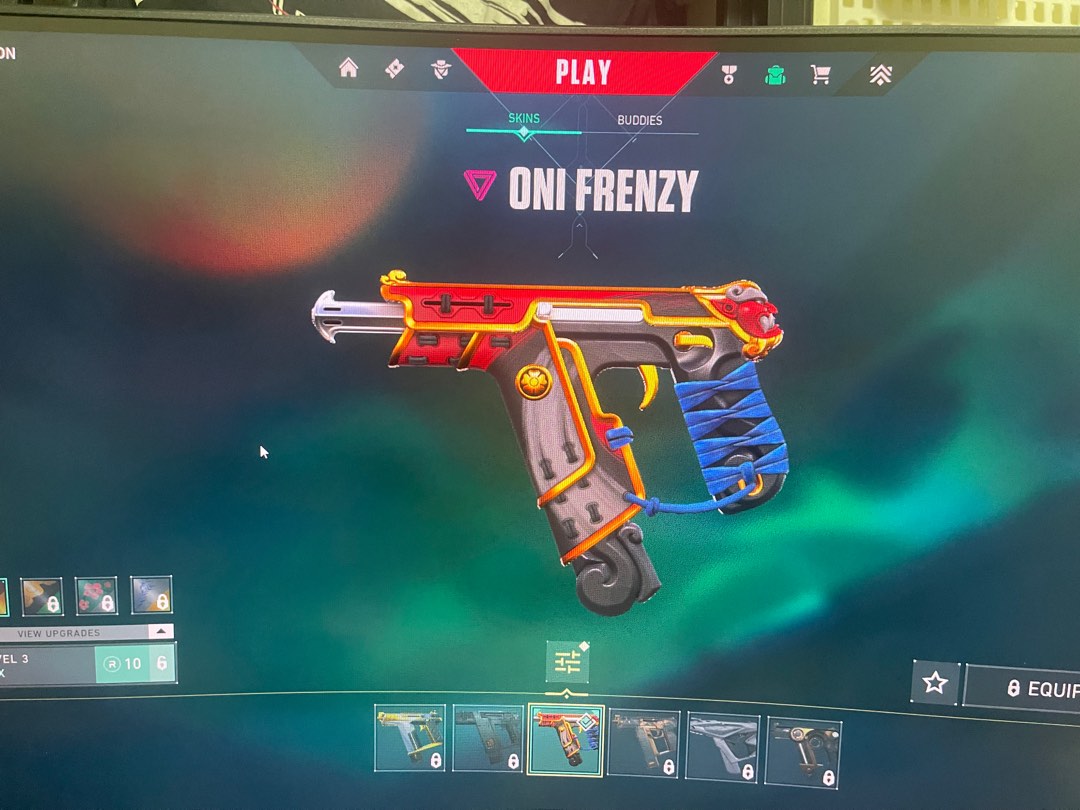Viewport: 1080px width, 810px height.
Task: Choose the pink flower variant swatch
Action: click(96, 596)
